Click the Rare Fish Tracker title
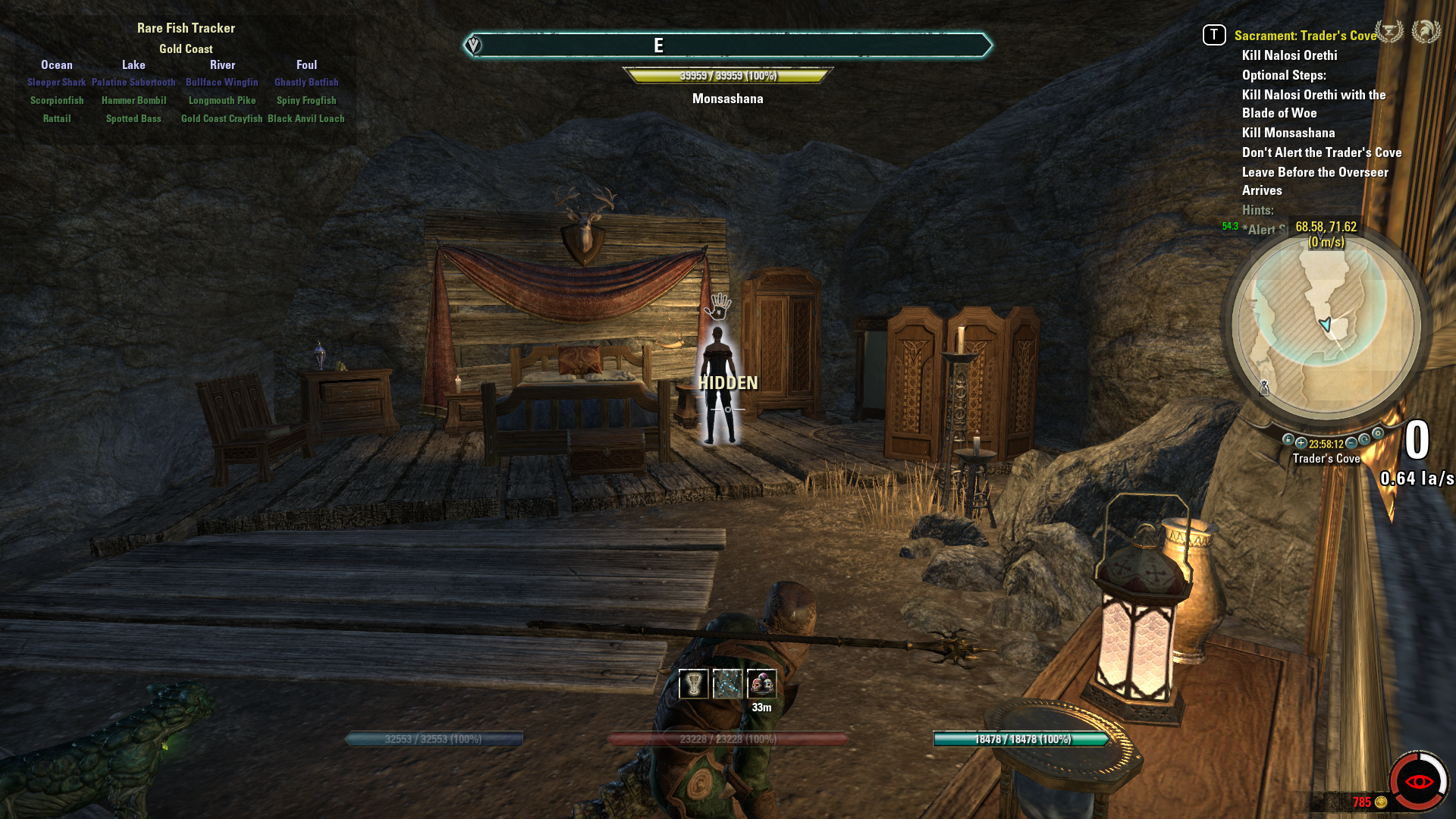The height and width of the screenshot is (819, 1456). (x=186, y=28)
